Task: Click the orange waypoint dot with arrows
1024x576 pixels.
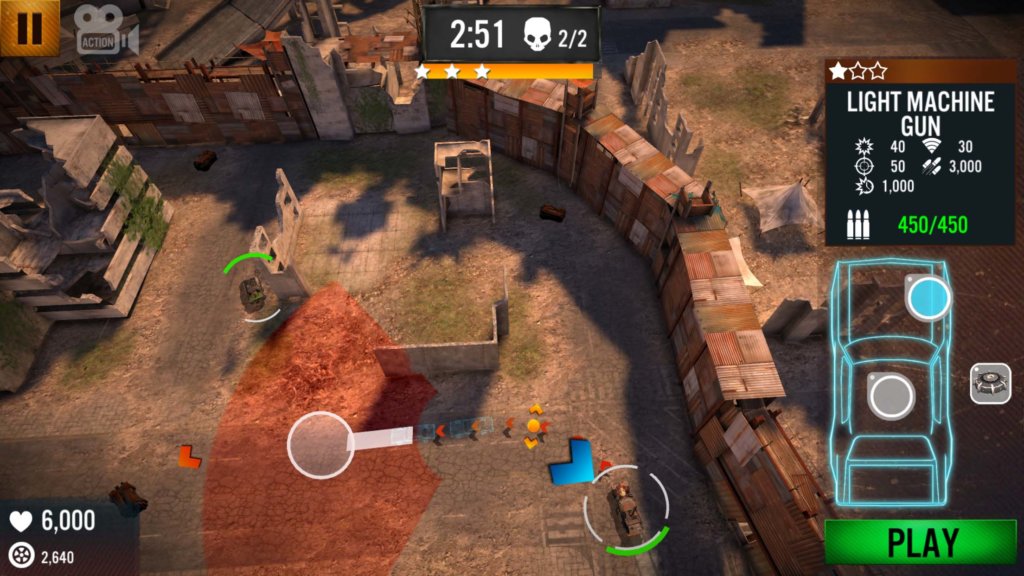Action: pyautogui.click(x=534, y=426)
